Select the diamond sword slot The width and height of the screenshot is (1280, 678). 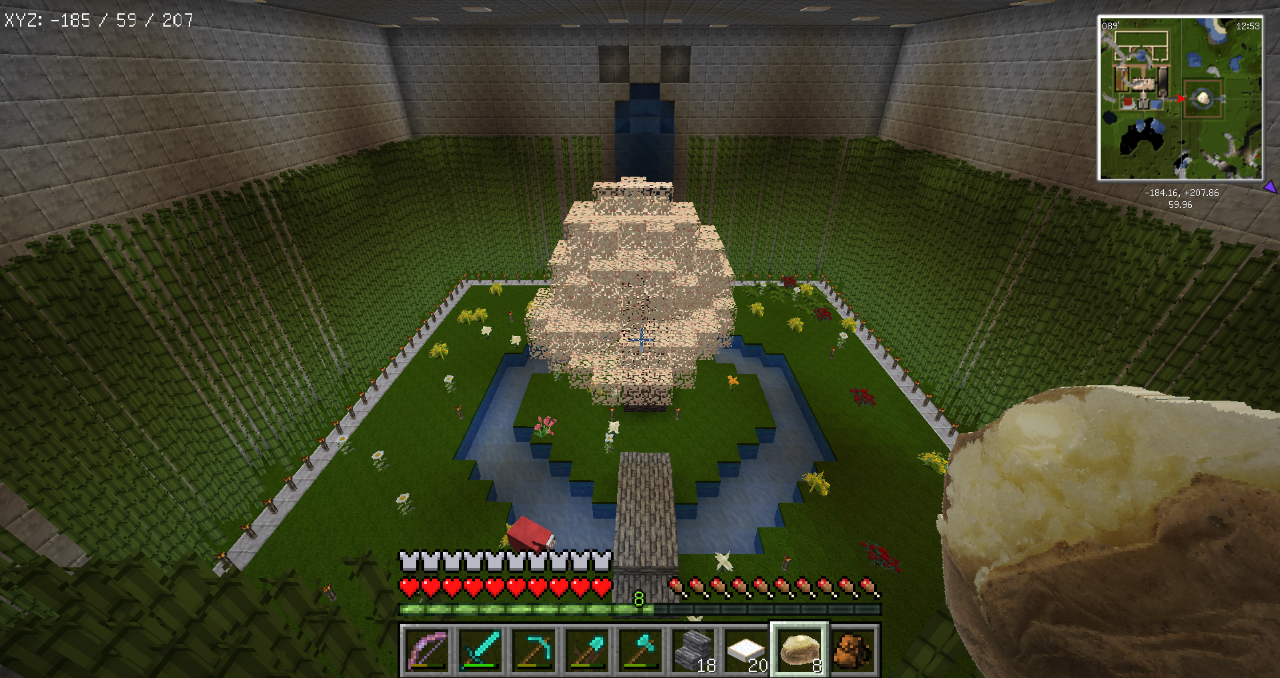pyautogui.click(x=479, y=650)
